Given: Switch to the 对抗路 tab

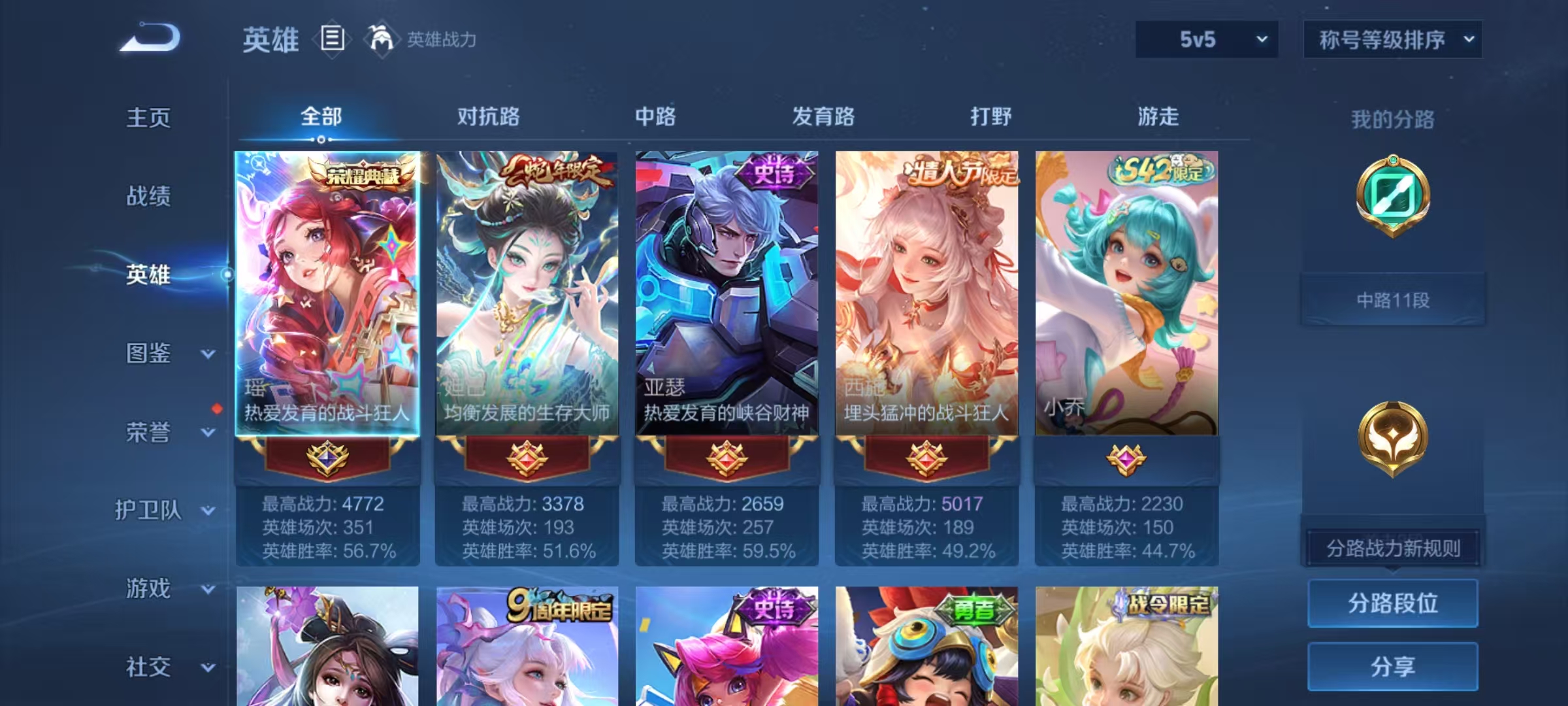Looking at the screenshot, I should pyautogui.click(x=488, y=118).
